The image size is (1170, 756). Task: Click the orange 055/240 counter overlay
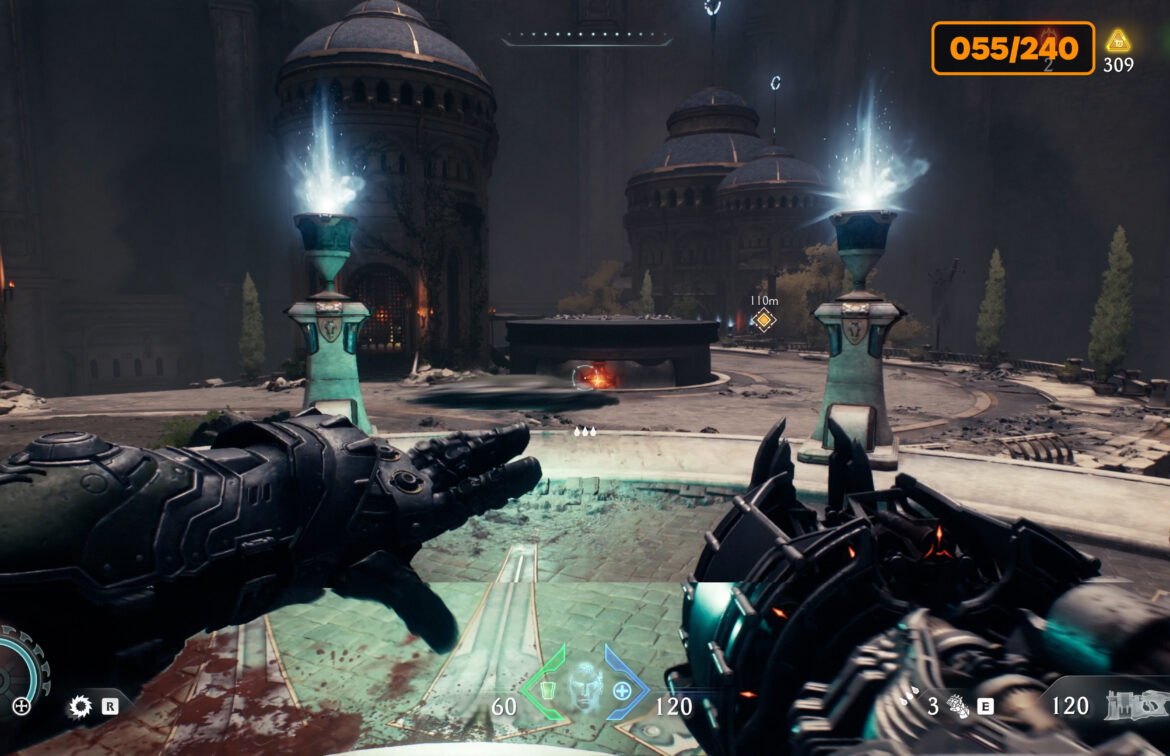point(1013,48)
